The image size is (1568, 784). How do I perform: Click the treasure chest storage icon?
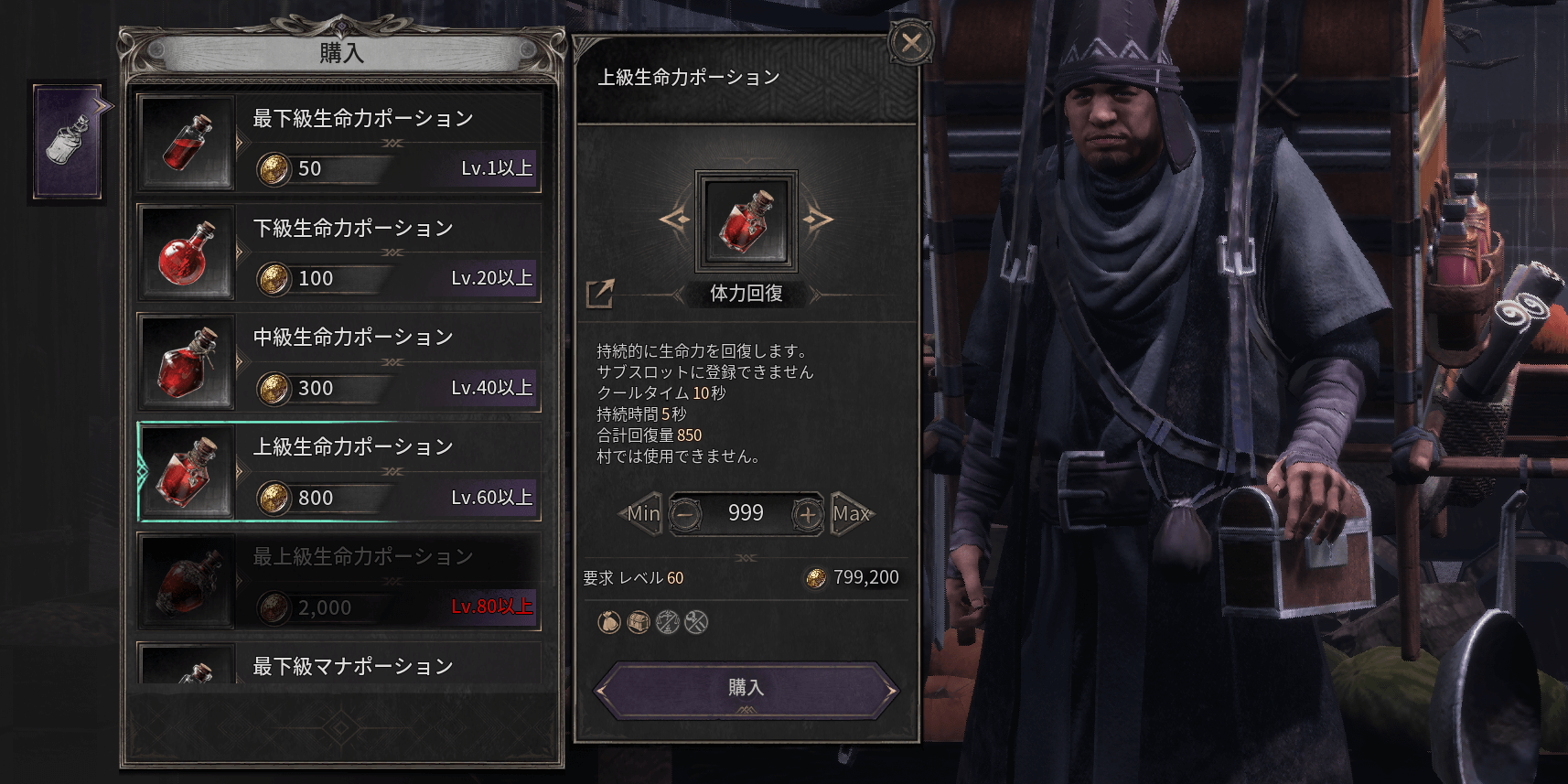coord(638,621)
